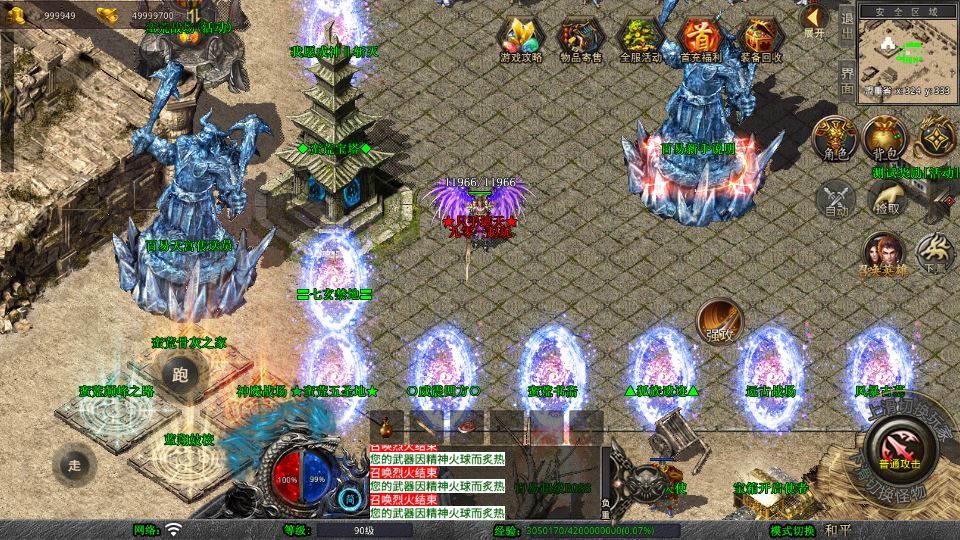Select the 界面 interface tab

(x=846, y=78)
